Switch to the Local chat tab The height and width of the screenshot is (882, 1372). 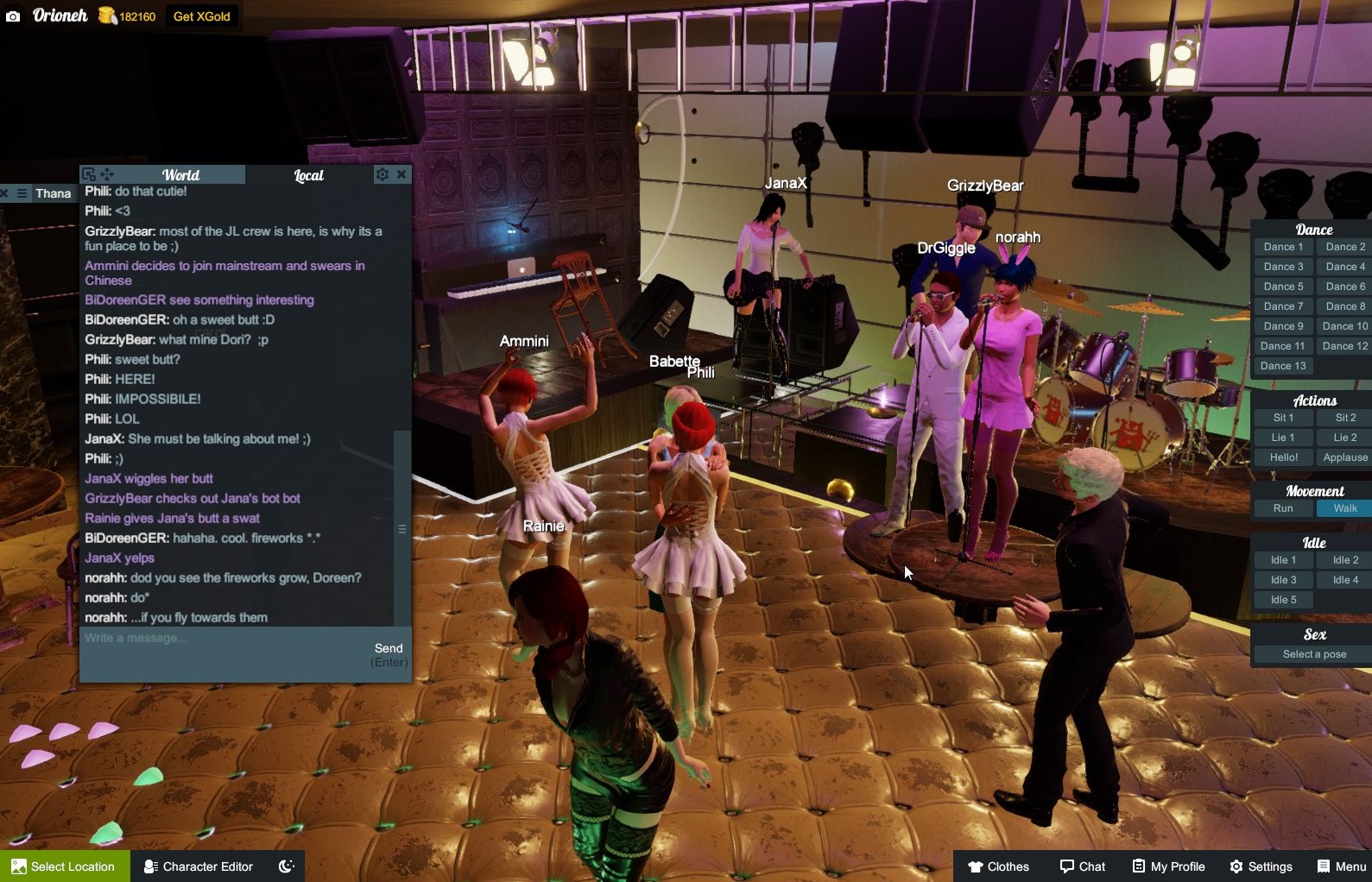(308, 175)
